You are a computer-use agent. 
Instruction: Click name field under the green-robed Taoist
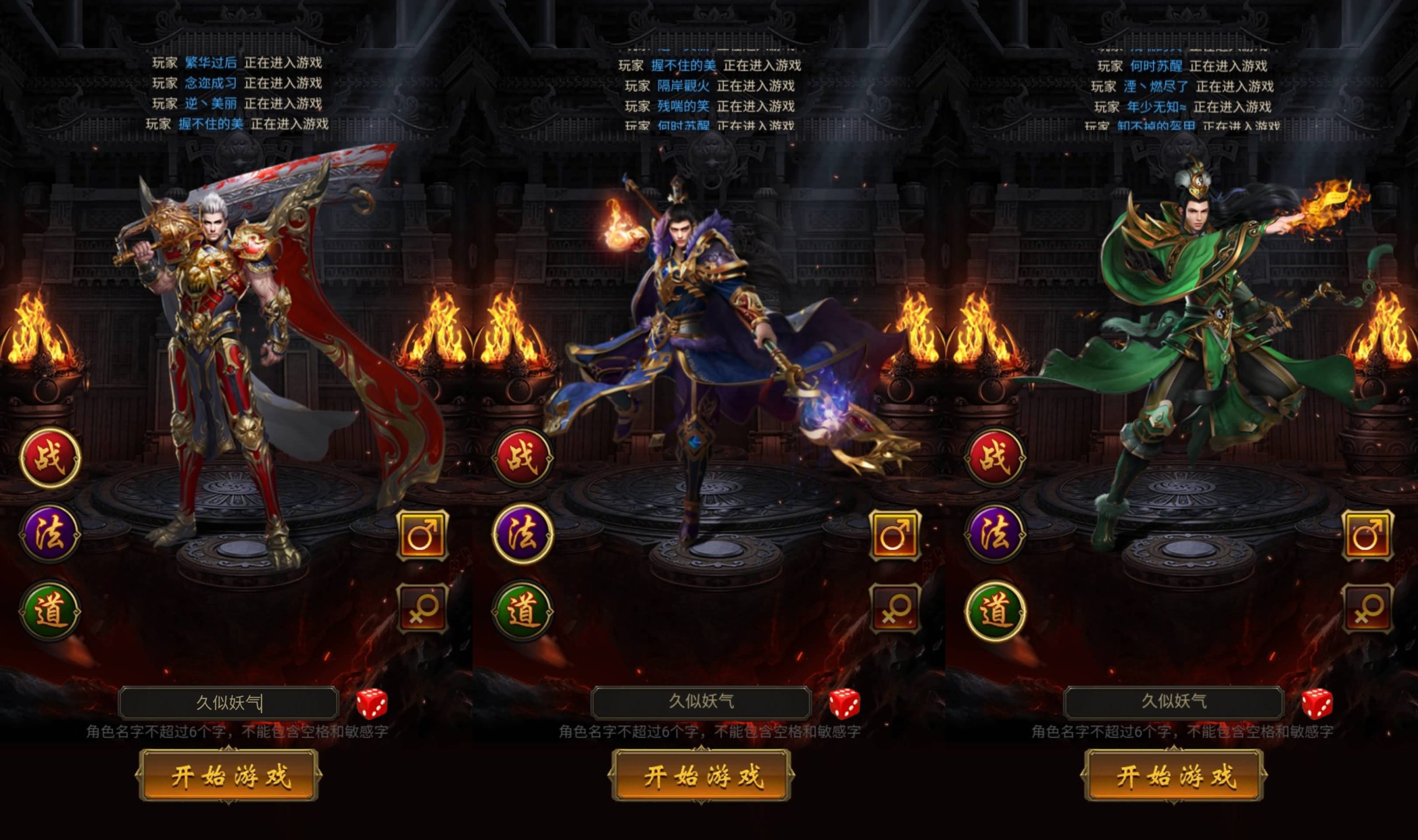(x=1174, y=702)
